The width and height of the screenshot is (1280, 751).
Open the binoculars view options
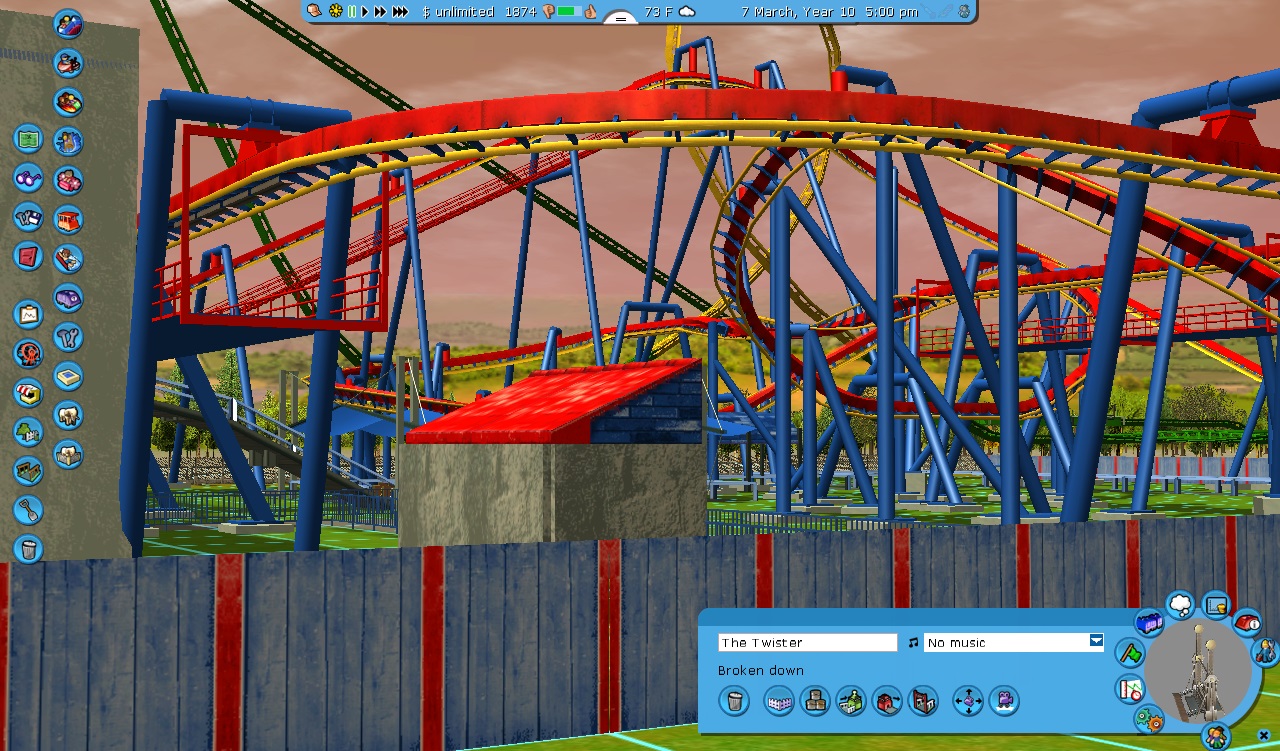(28, 178)
